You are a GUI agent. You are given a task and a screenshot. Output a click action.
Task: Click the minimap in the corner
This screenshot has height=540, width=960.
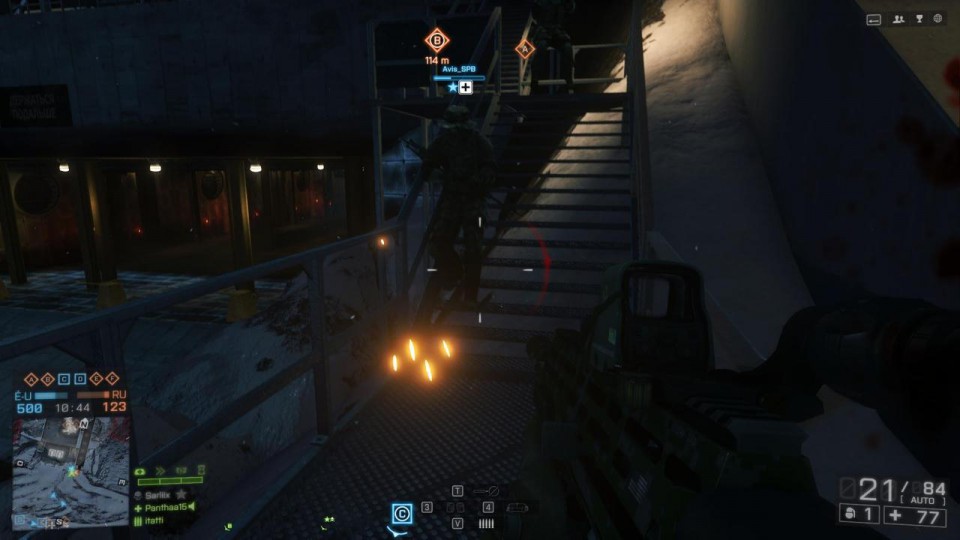[71, 469]
